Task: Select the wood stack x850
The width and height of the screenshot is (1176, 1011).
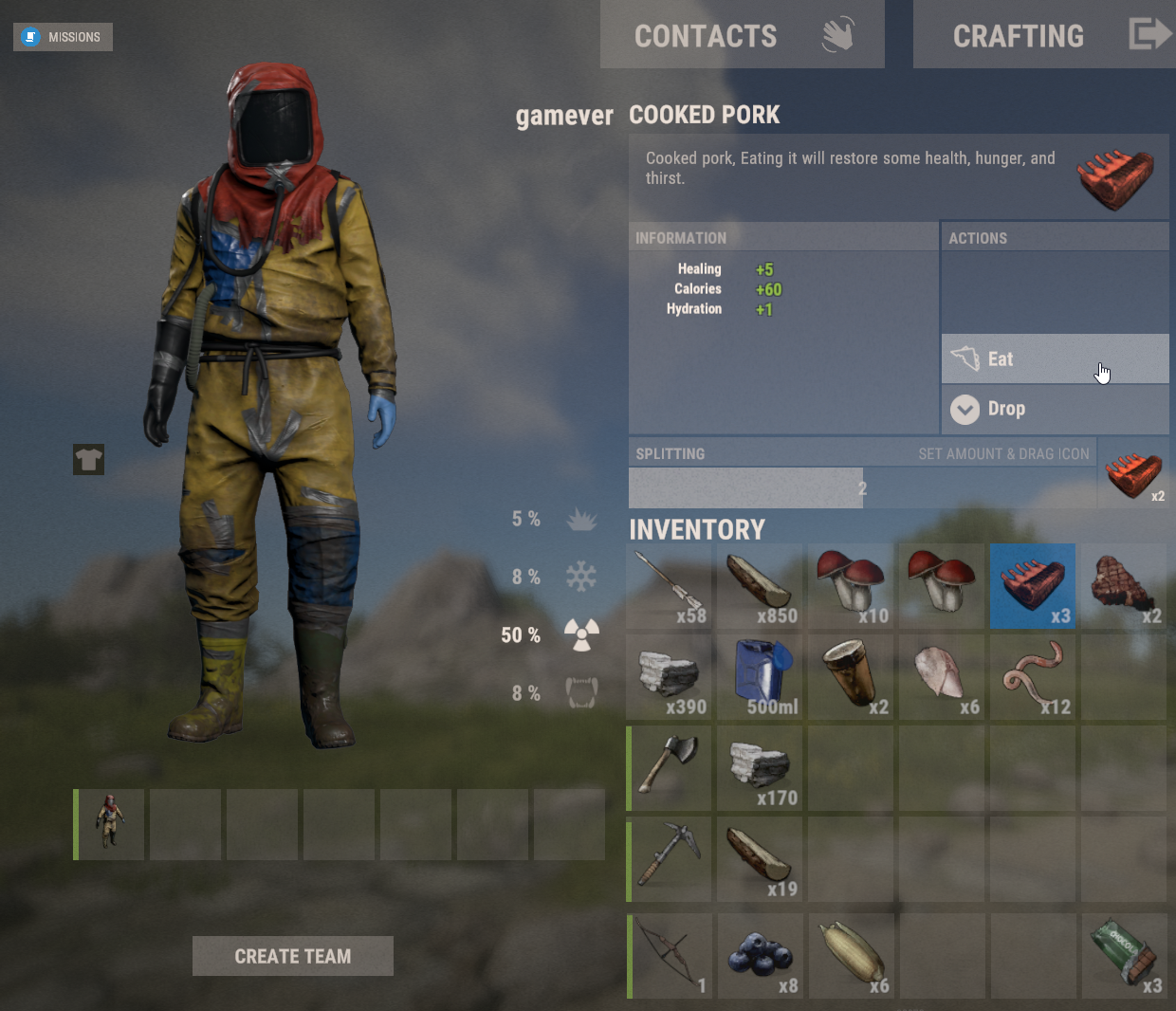Action: 760,586
